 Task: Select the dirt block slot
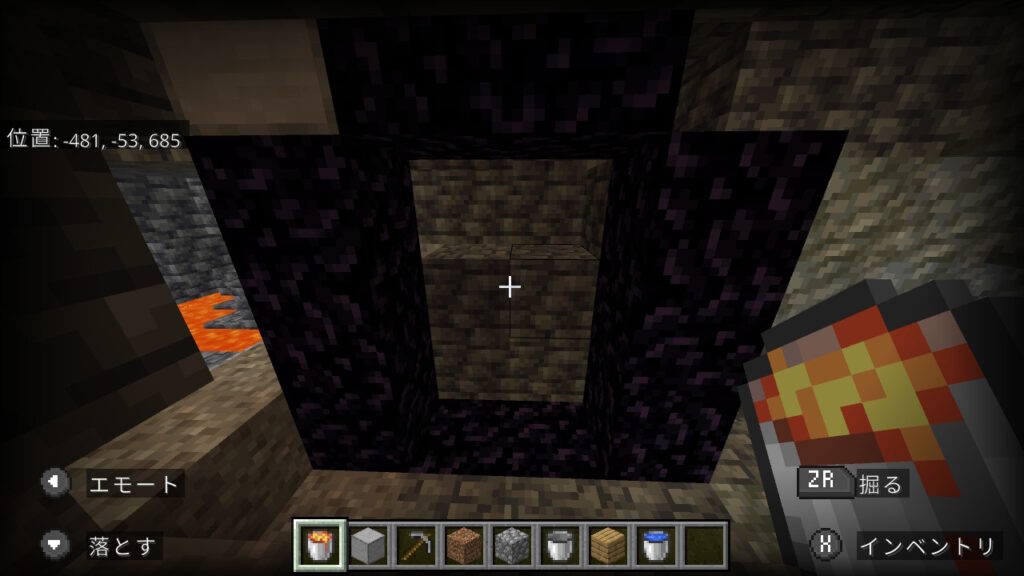(x=463, y=545)
